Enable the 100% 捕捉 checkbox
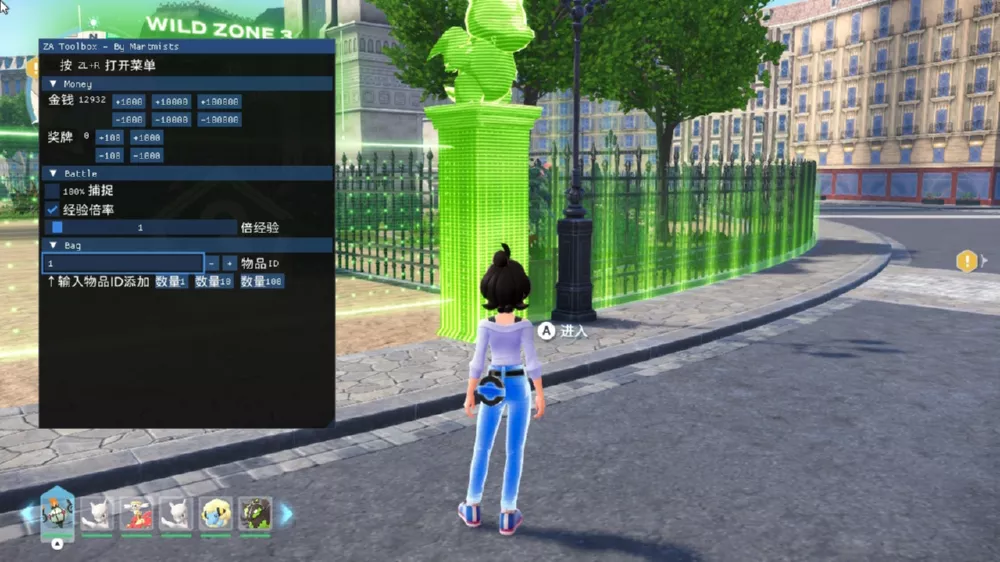The width and height of the screenshot is (1000, 562). click(x=52, y=190)
